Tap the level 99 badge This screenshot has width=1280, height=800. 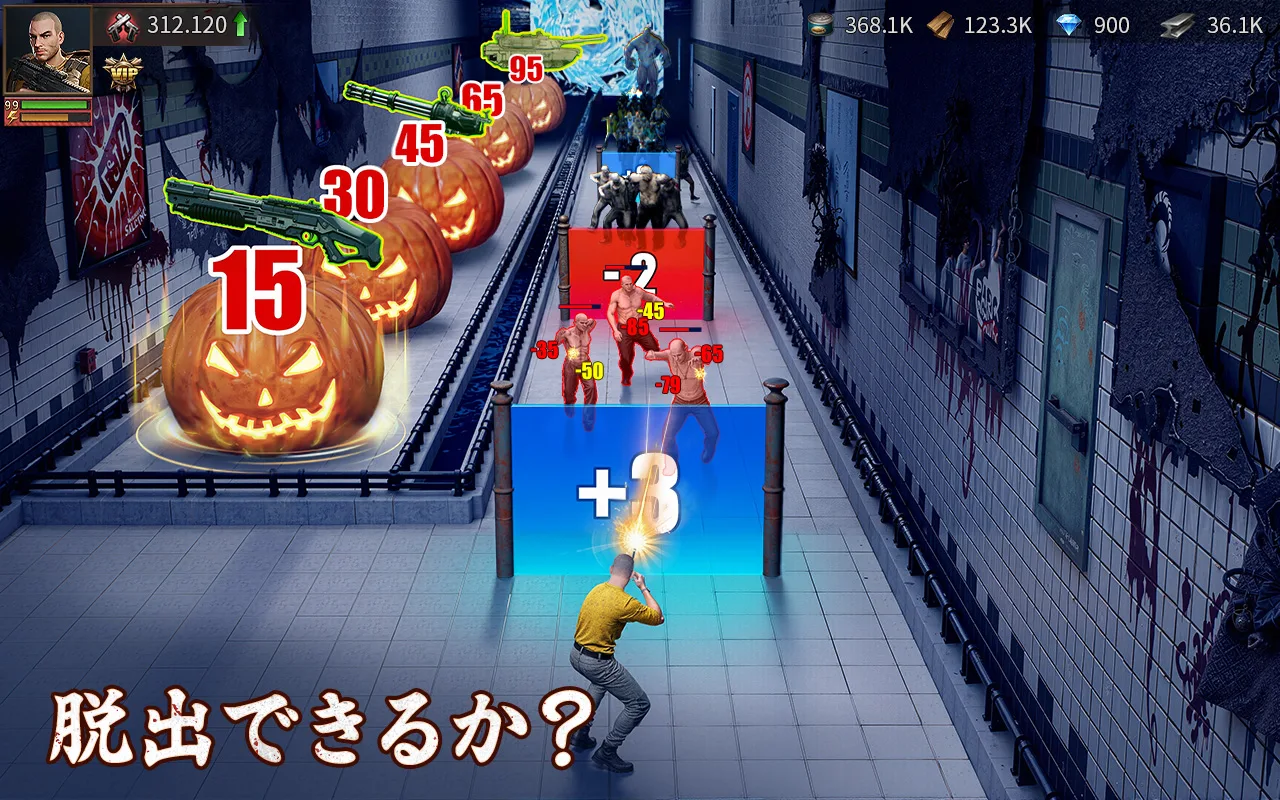click(11, 104)
